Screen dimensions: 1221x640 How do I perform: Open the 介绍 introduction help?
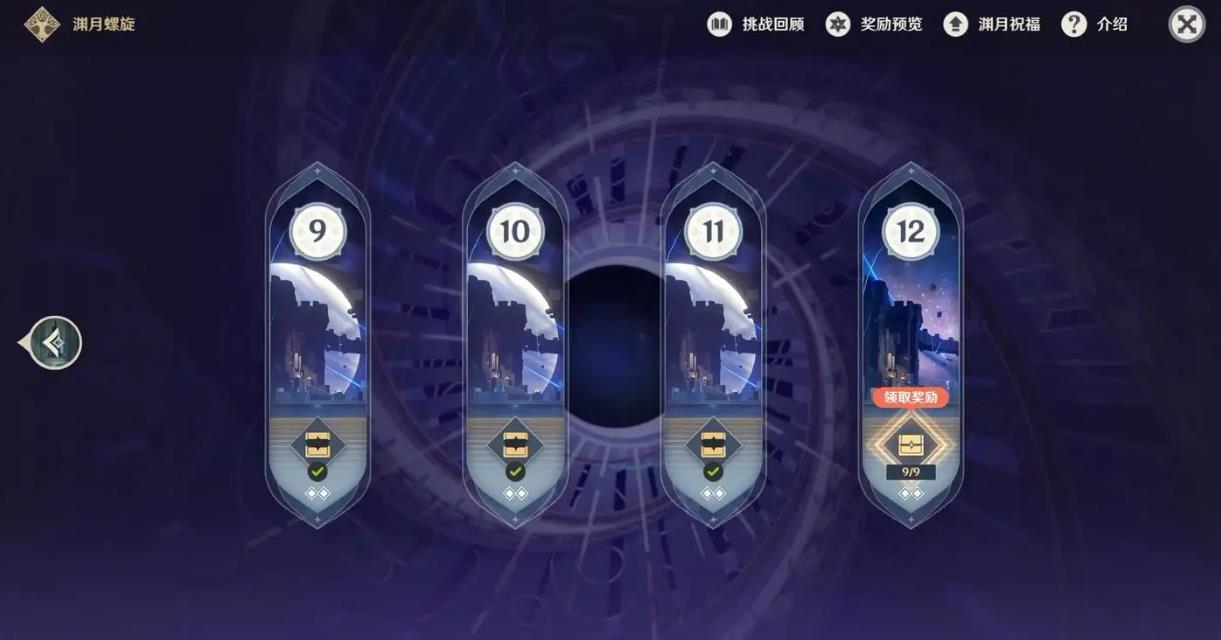coord(1095,25)
